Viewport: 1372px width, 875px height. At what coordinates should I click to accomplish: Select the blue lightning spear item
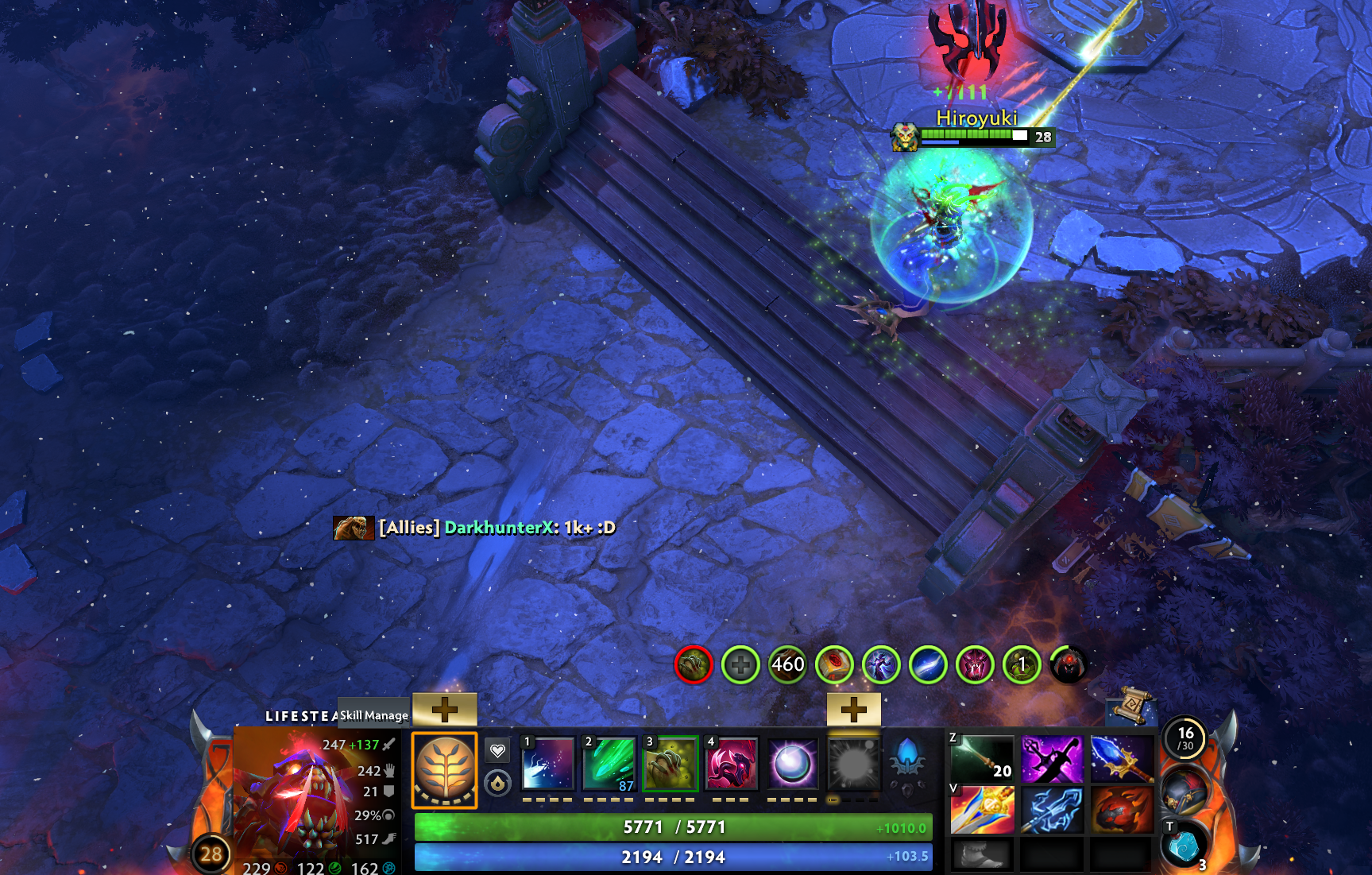[x=1052, y=810]
